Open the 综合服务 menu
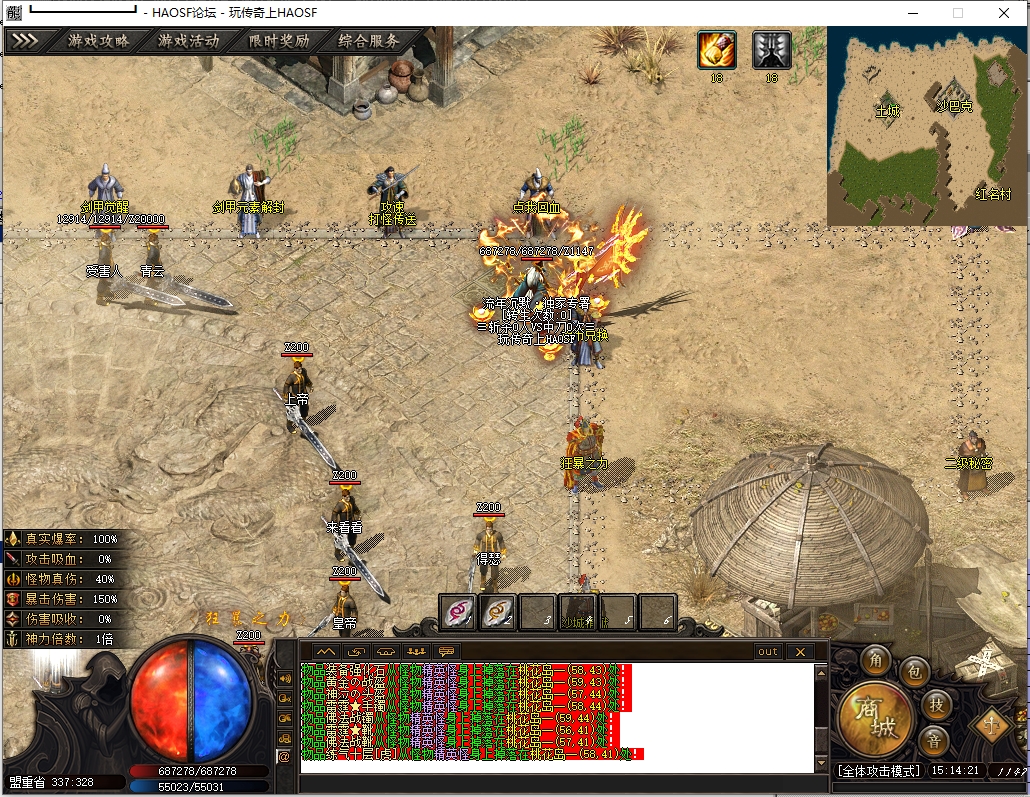This screenshot has height=797, width=1030. coord(369,42)
